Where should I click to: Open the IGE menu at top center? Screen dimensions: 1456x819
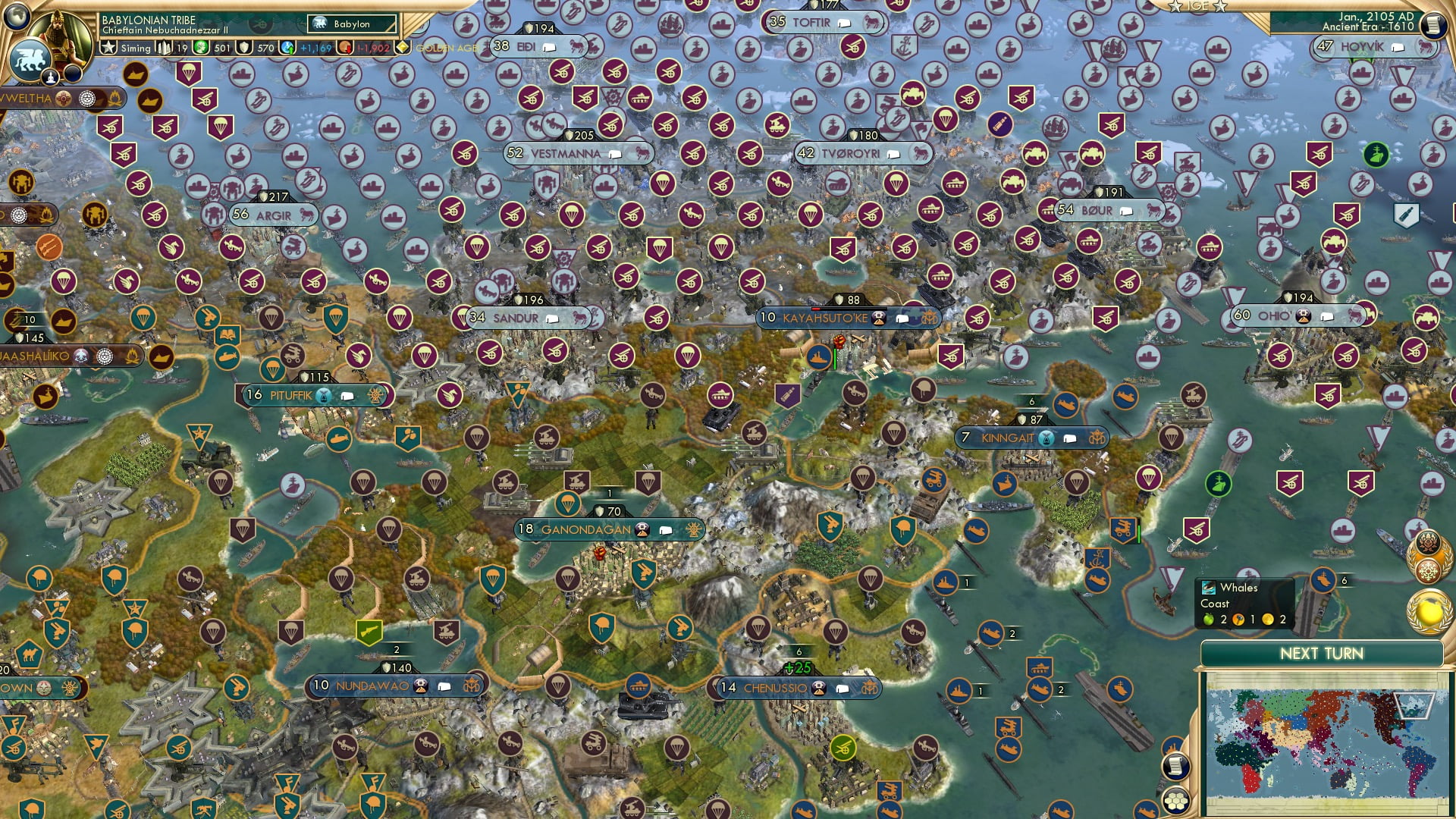click(1197, 7)
